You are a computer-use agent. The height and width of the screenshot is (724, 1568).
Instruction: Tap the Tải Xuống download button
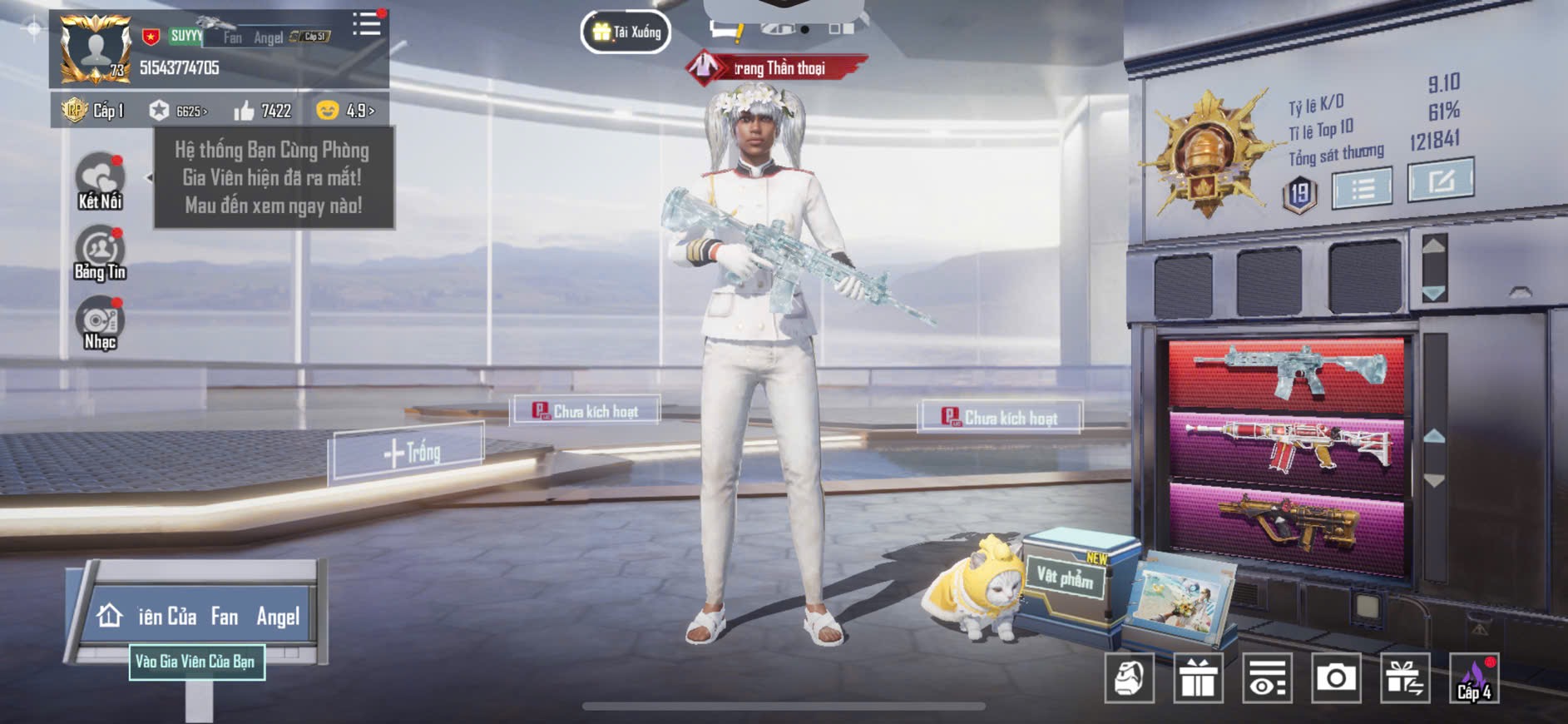pos(626,32)
